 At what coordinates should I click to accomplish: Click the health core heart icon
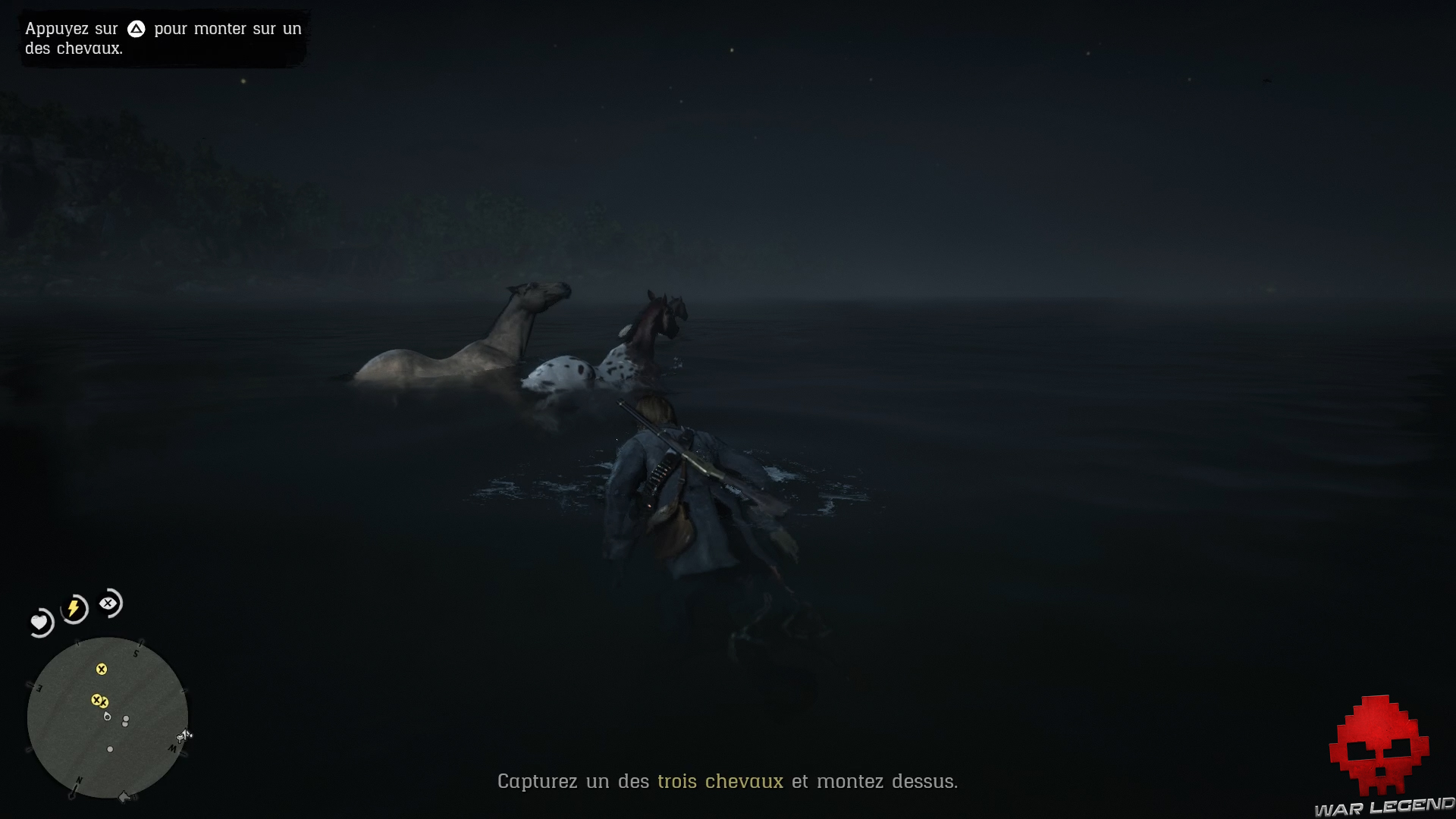pyautogui.click(x=39, y=621)
